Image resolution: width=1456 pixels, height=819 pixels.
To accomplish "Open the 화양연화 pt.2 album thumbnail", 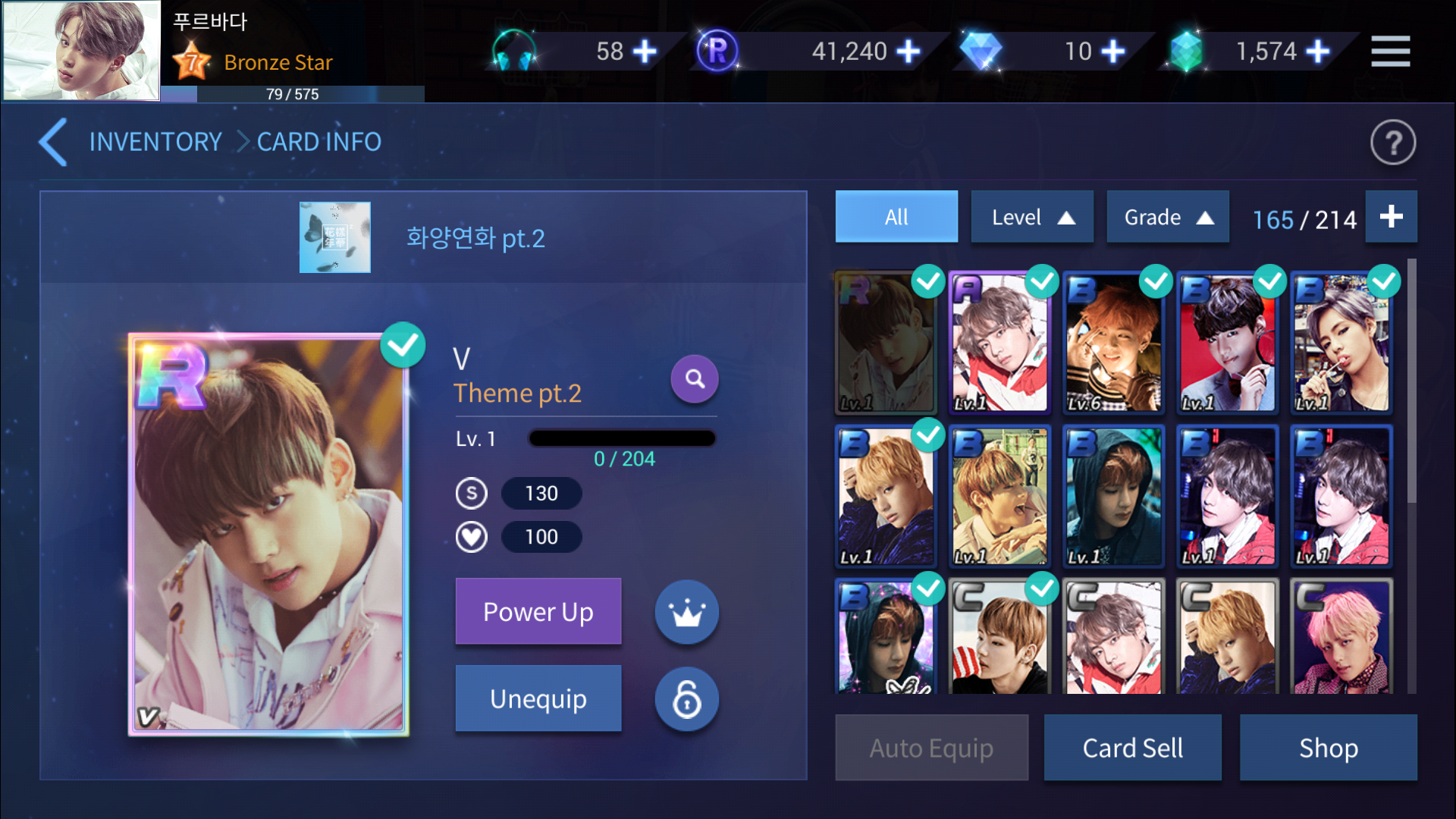I will [x=334, y=237].
